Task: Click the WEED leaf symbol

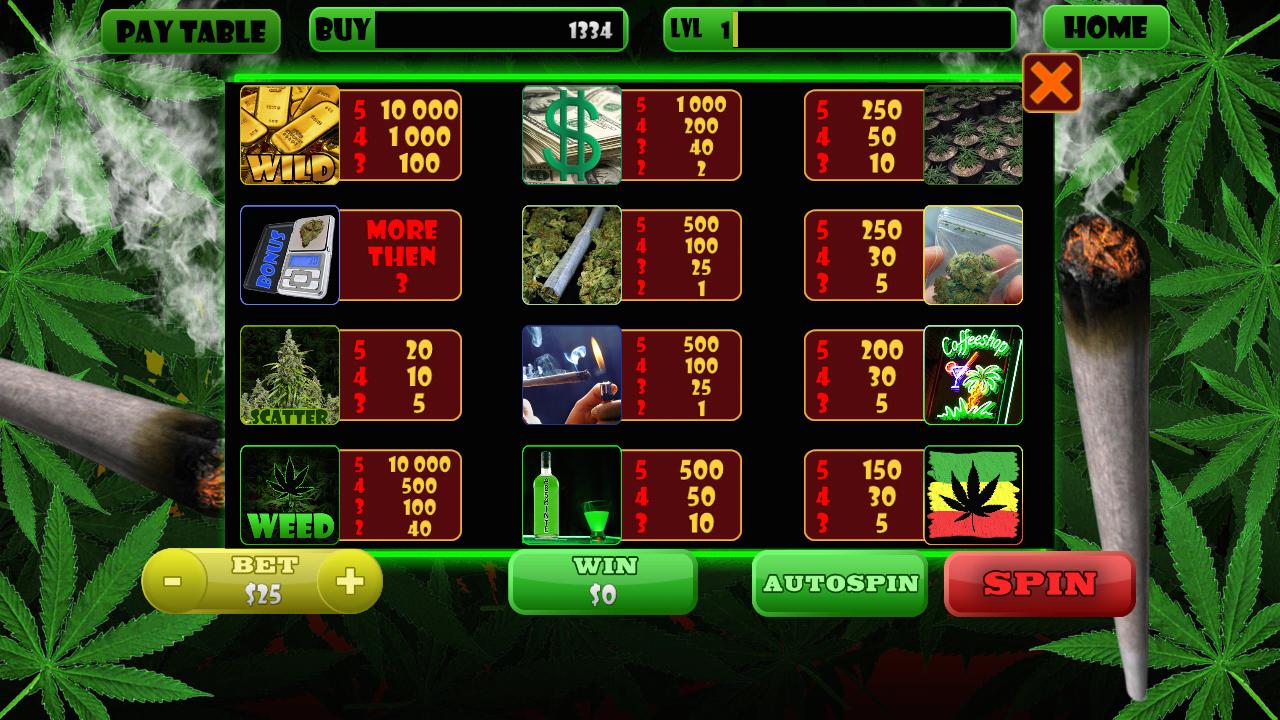Action: coord(288,495)
